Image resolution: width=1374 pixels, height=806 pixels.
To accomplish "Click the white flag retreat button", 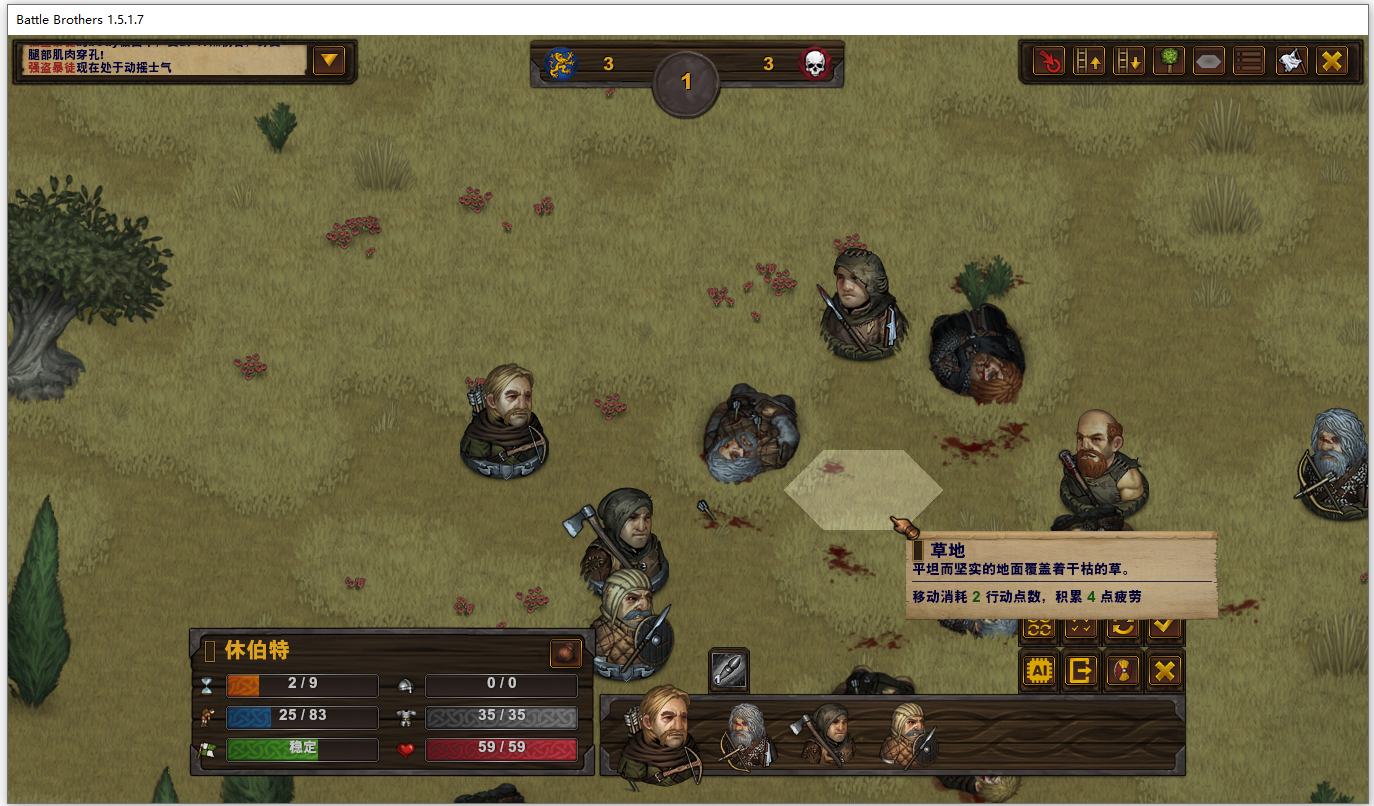I will tap(1291, 61).
